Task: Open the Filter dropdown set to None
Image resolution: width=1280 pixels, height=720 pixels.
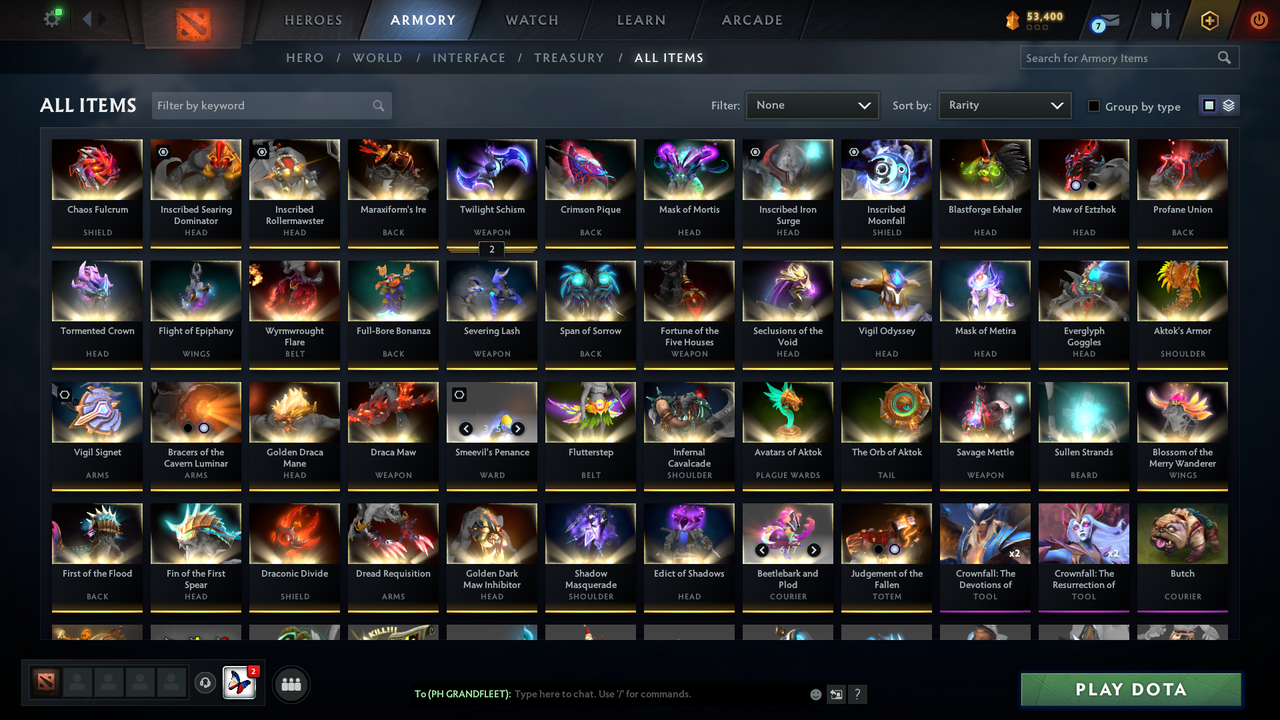Action: pos(811,104)
